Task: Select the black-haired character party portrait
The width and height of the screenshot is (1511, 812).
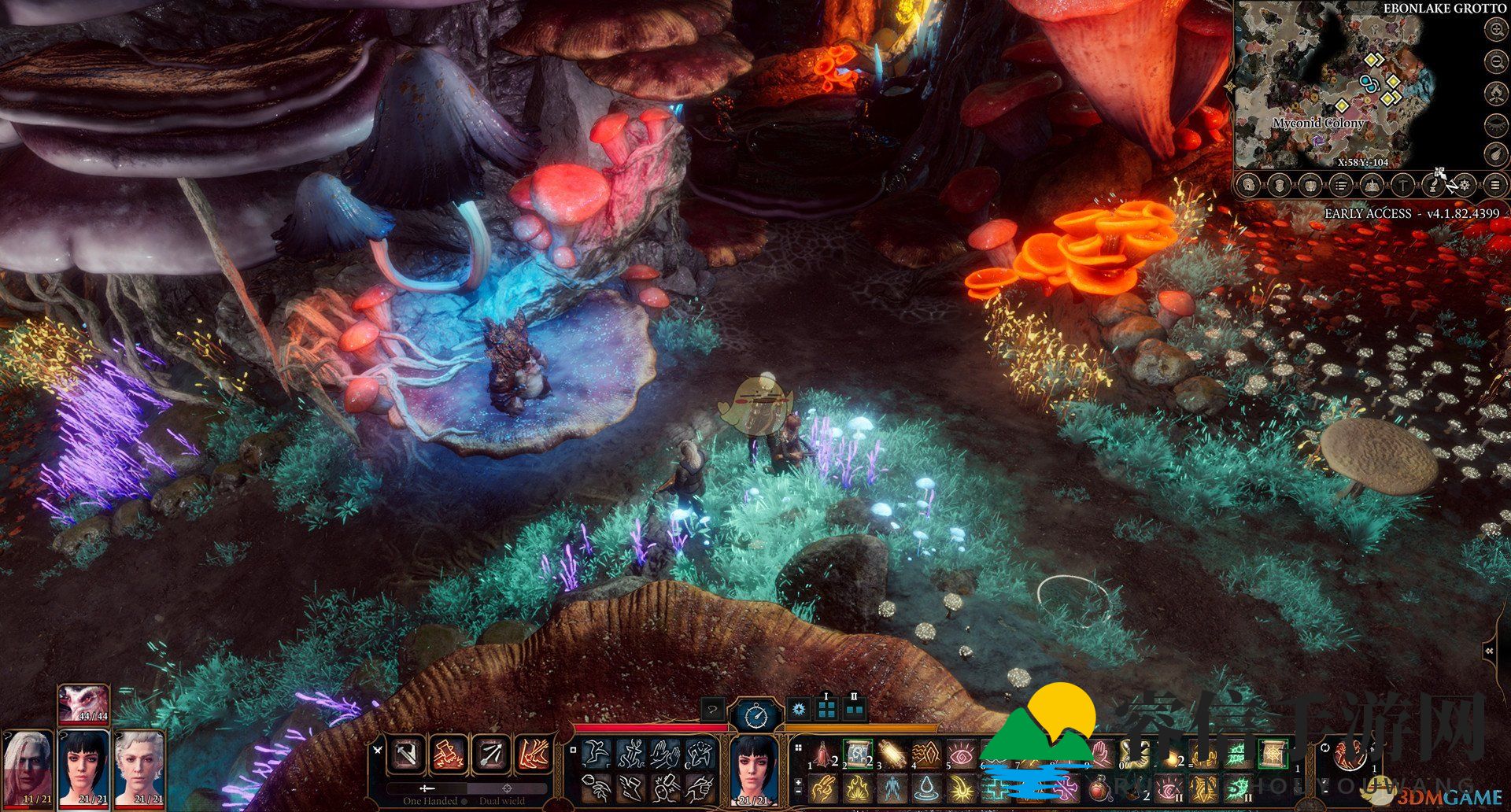Action: [x=83, y=767]
